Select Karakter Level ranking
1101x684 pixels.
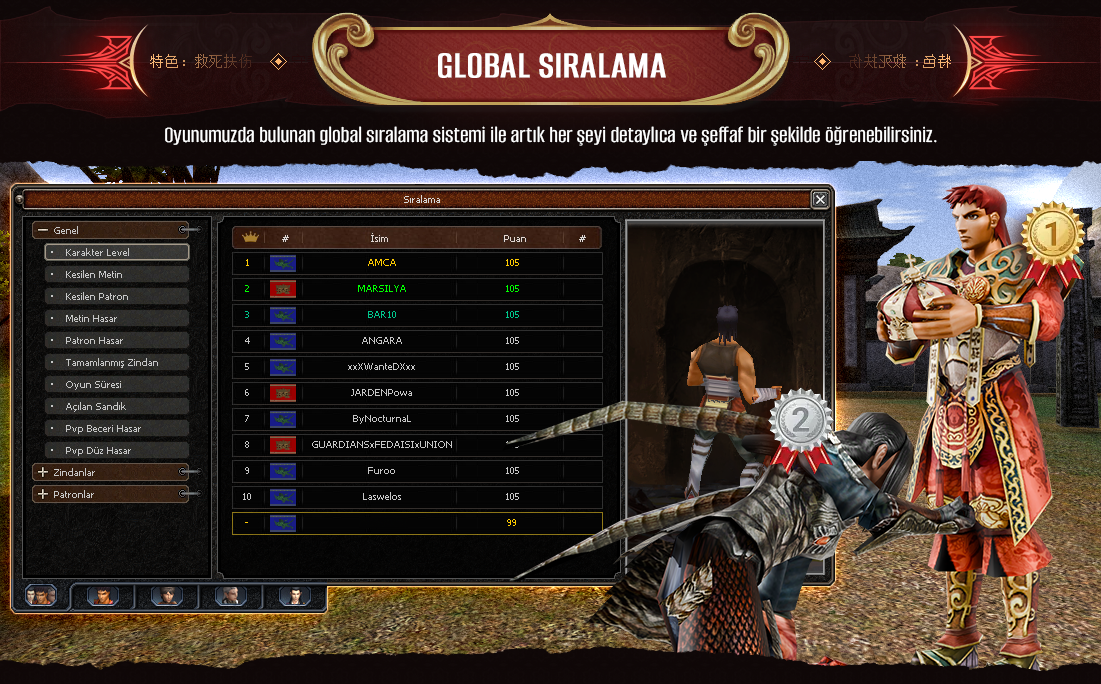[x=117, y=253]
